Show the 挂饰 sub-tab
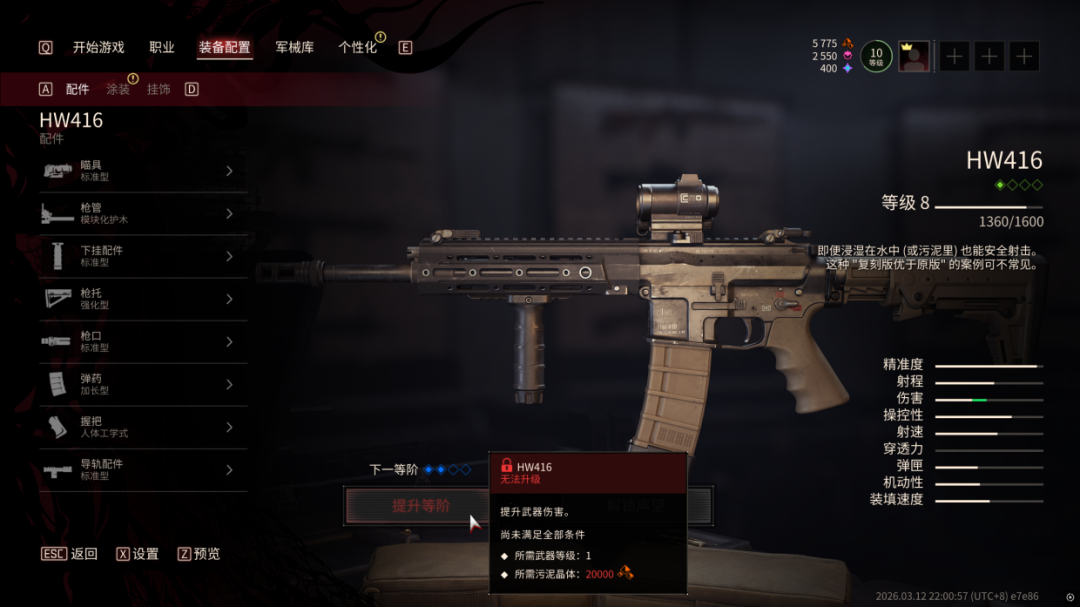Image resolution: width=1080 pixels, height=607 pixels. 158,89
